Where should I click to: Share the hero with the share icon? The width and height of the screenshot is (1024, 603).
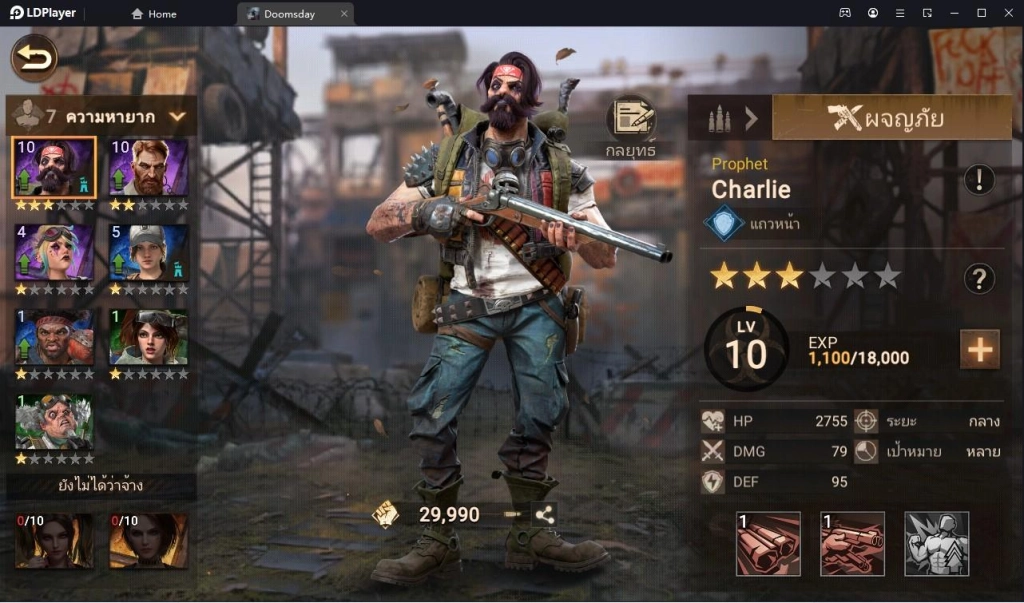coord(545,515)
